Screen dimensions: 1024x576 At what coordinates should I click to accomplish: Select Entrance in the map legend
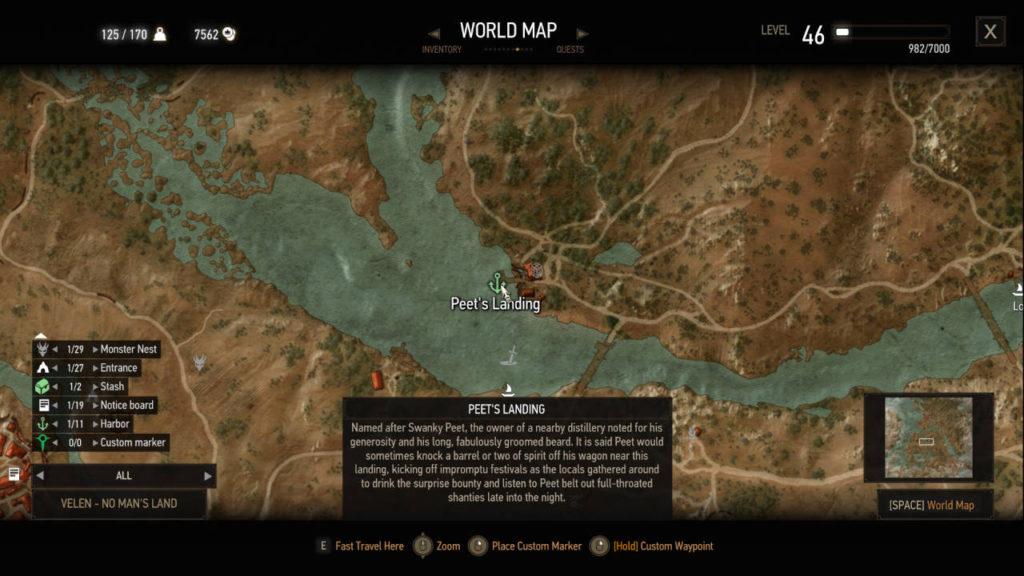tap(118, 368)
